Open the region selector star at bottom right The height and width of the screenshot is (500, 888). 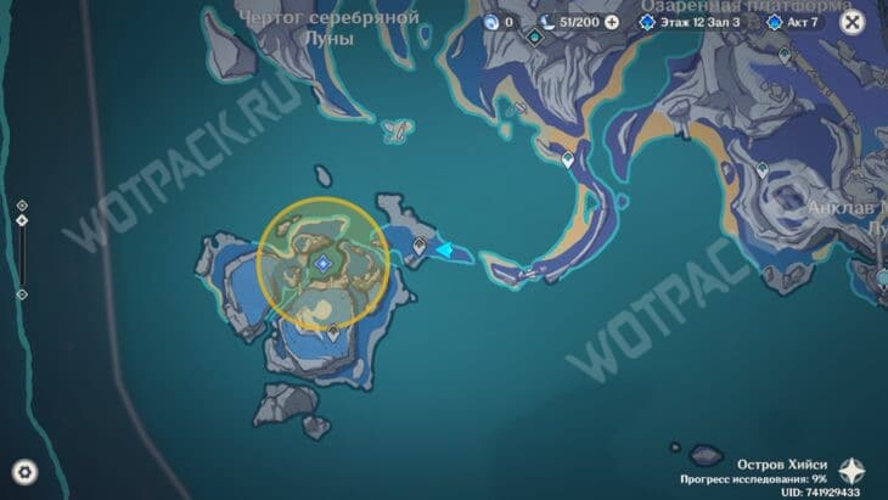(851, 470)
